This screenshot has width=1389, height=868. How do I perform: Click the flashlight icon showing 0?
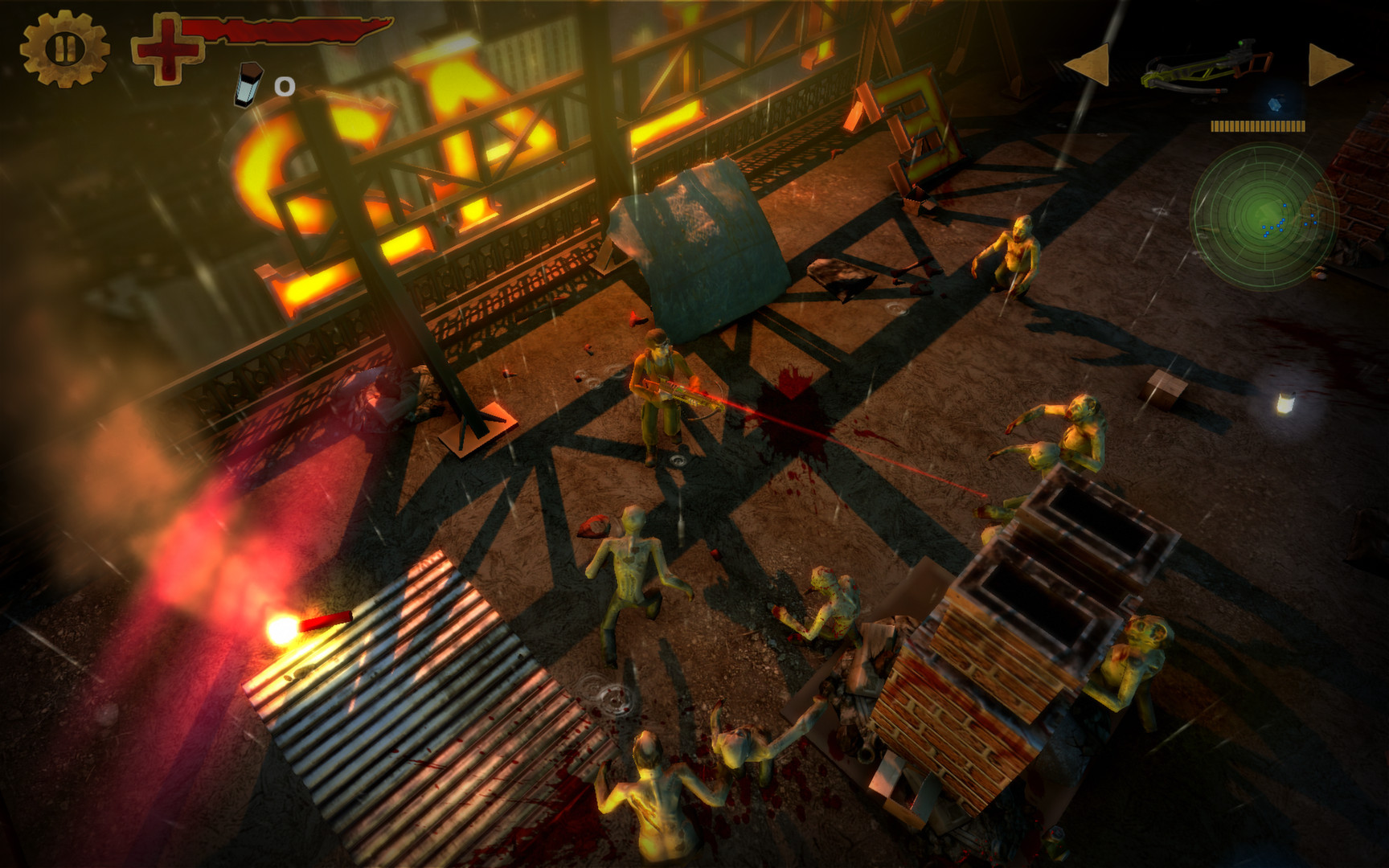247,84
